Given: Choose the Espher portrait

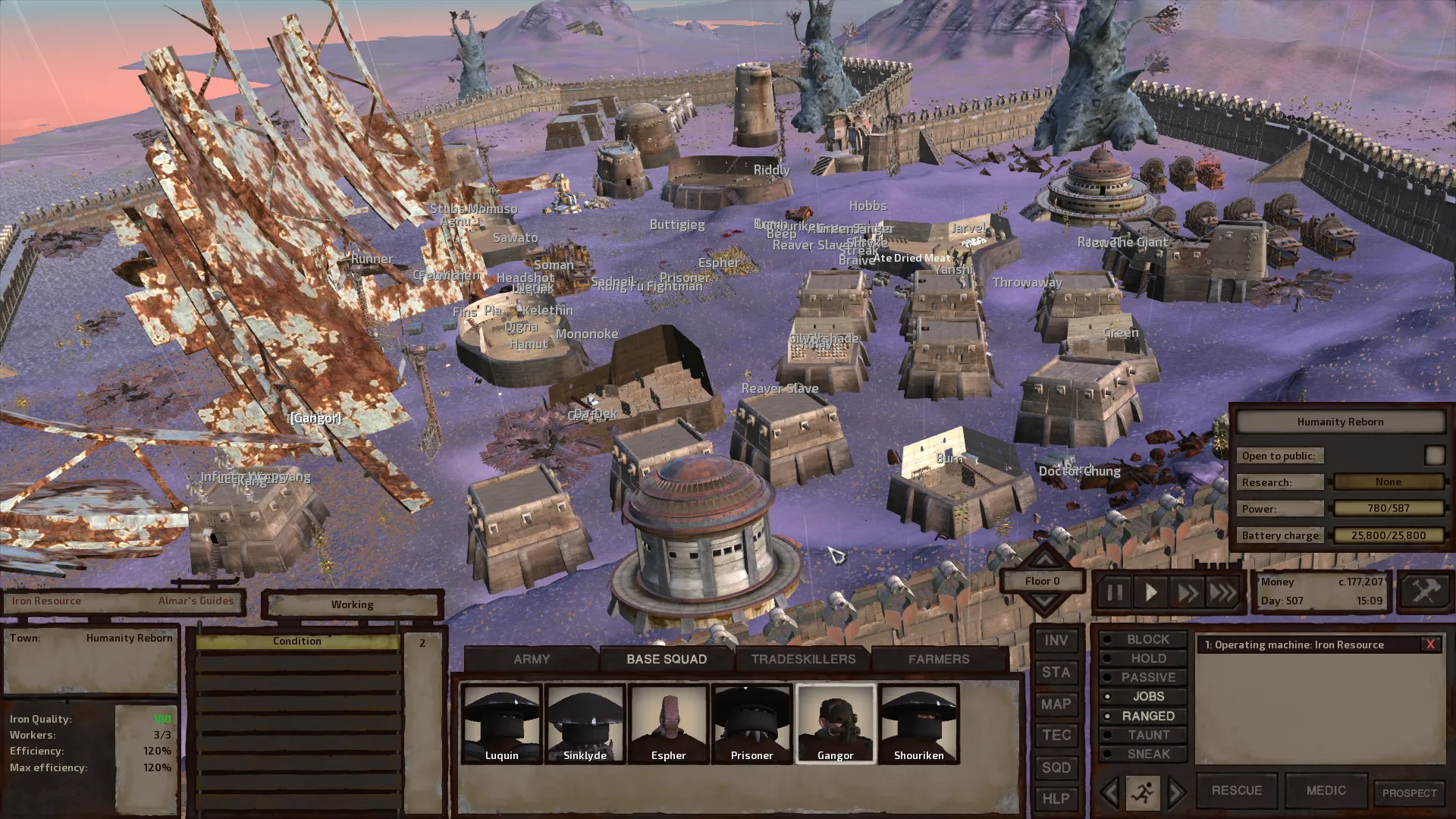Looking at the screenshot, I should (x=668, y=723).
